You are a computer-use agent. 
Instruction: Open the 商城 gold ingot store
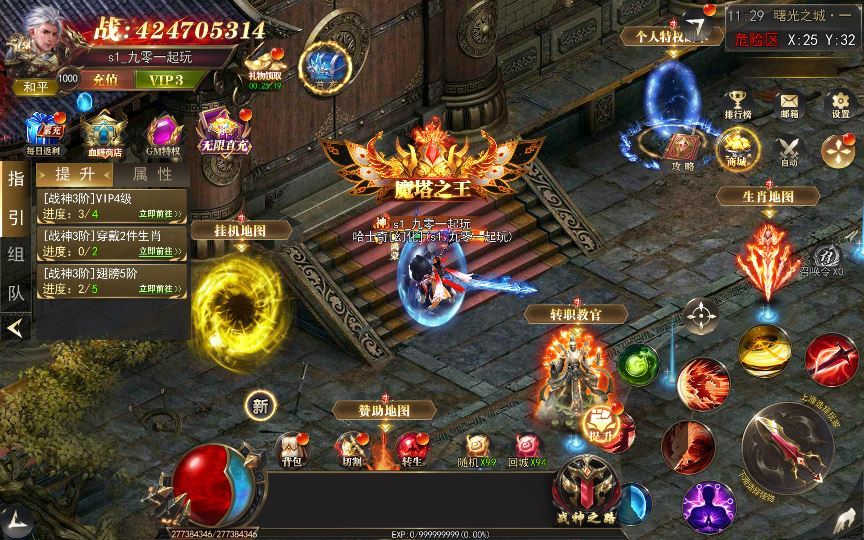pyautogui.click(x=737, y=151)
